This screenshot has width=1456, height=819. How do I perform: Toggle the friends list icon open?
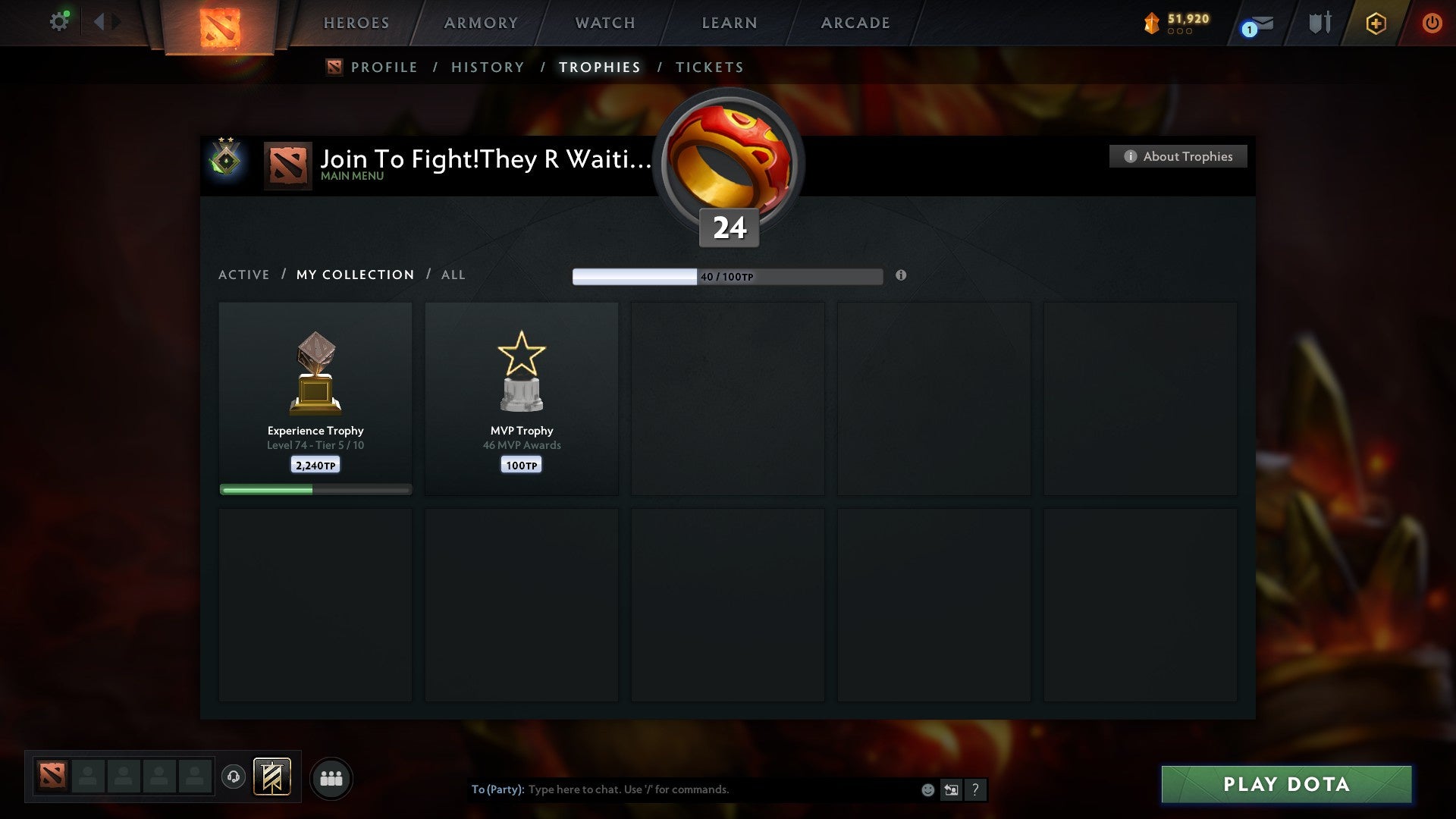[x=331, y=777]
